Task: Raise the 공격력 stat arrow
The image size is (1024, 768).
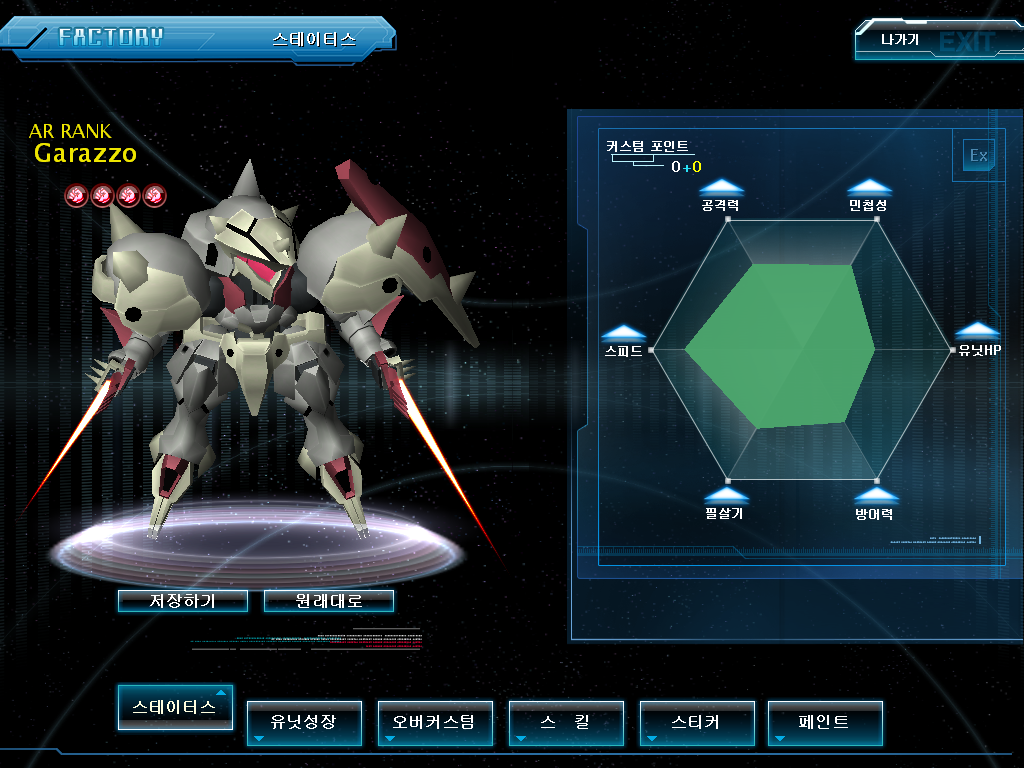Action: click(x=721, y=187)
